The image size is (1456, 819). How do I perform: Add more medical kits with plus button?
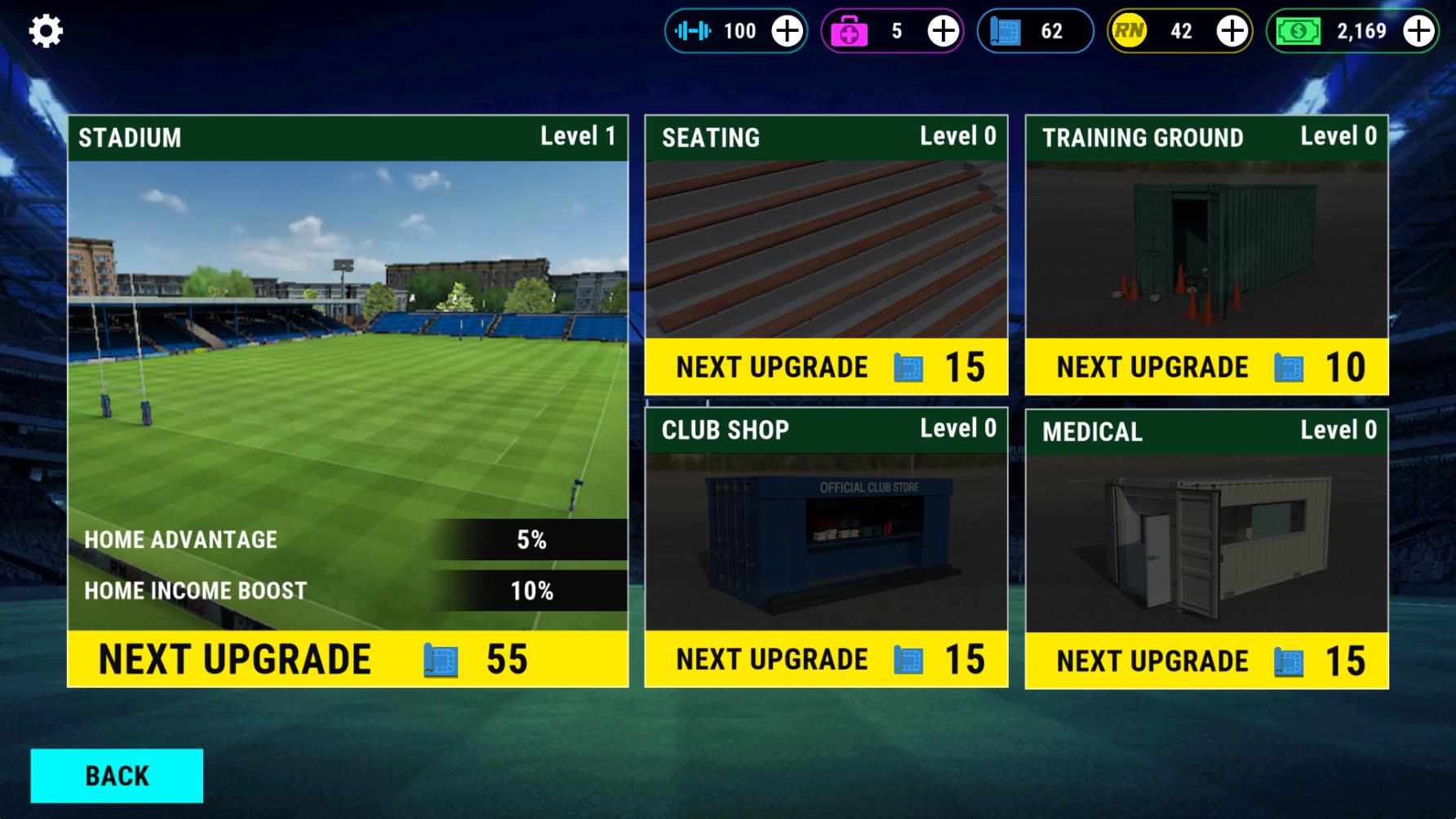[943, 31]
